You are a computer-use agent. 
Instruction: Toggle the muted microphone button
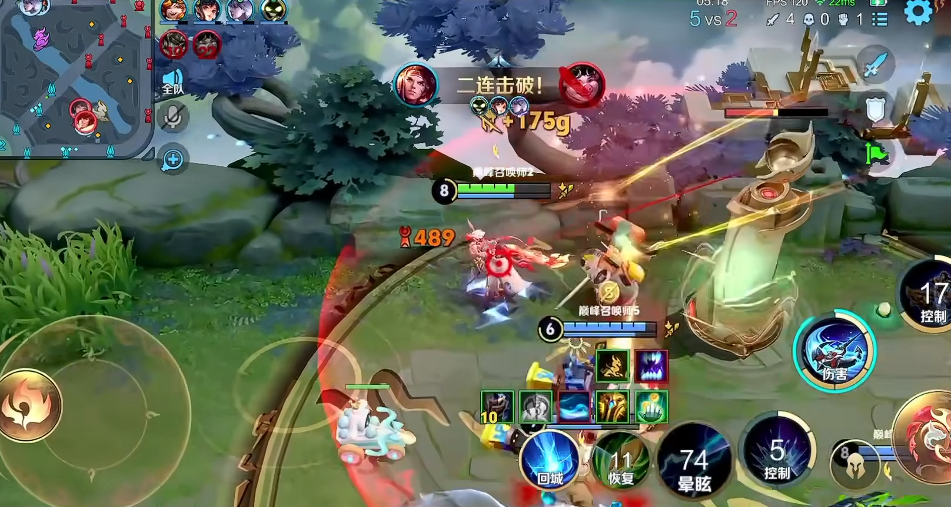pyautogui.click(x=173, y=118)
